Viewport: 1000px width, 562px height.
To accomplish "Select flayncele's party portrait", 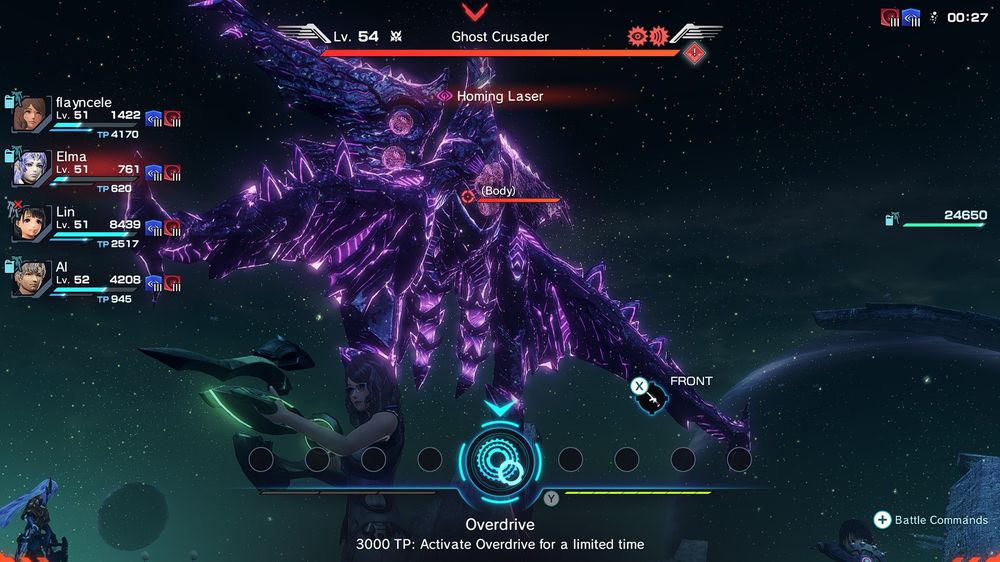I will (31, 114).
